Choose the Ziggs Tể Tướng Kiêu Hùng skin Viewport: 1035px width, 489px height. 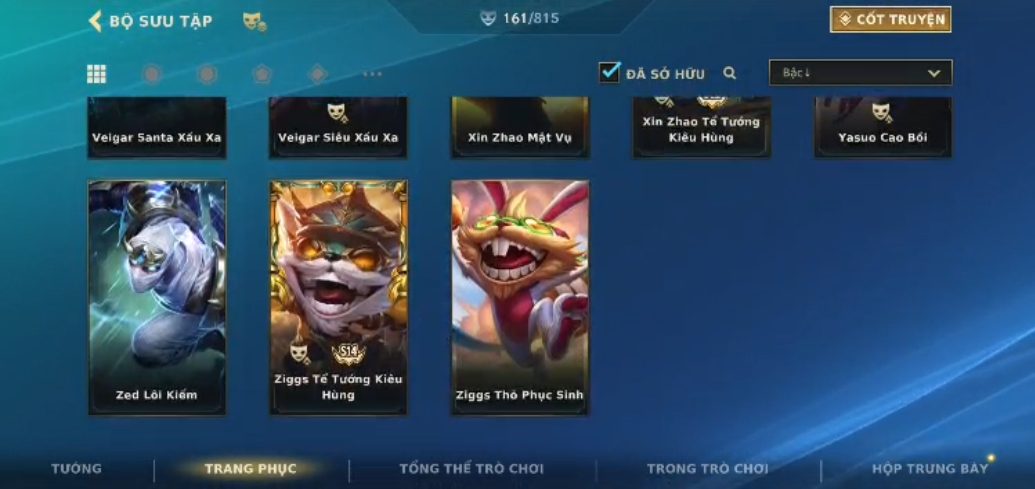pos(338,297)
